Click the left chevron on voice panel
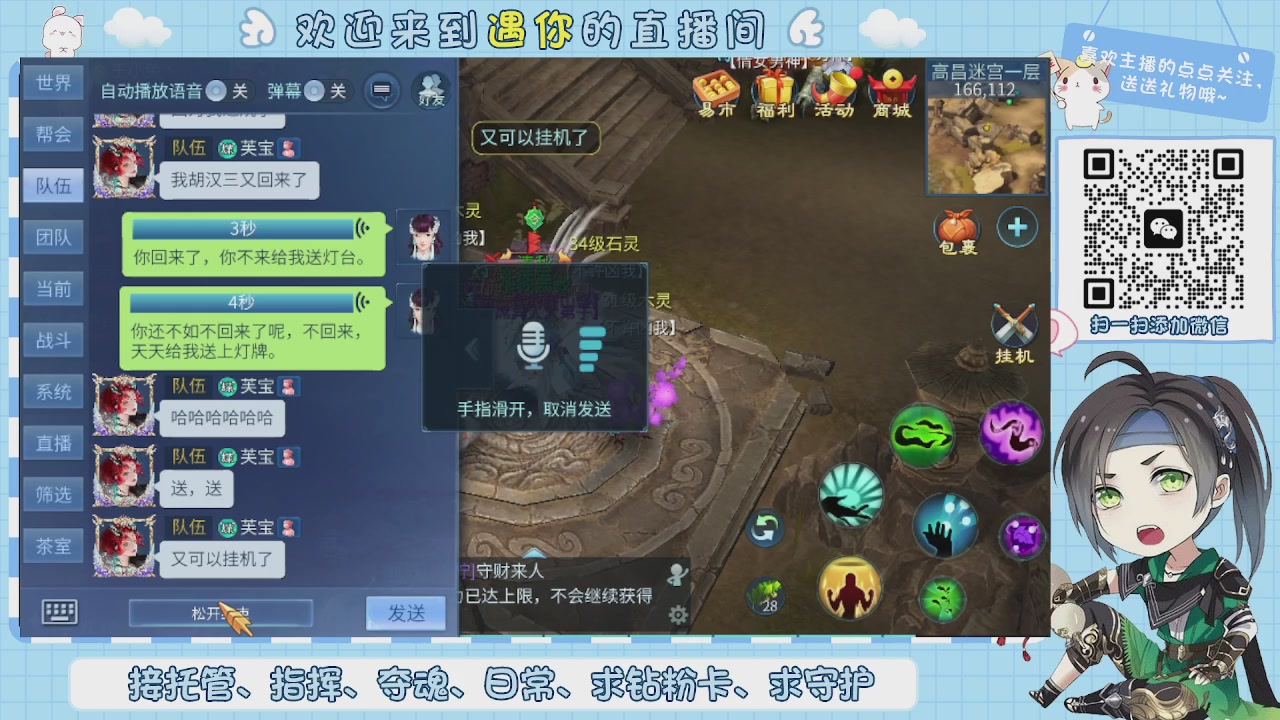The height and width of the screenshot is (720, 1280). point(470,347)
